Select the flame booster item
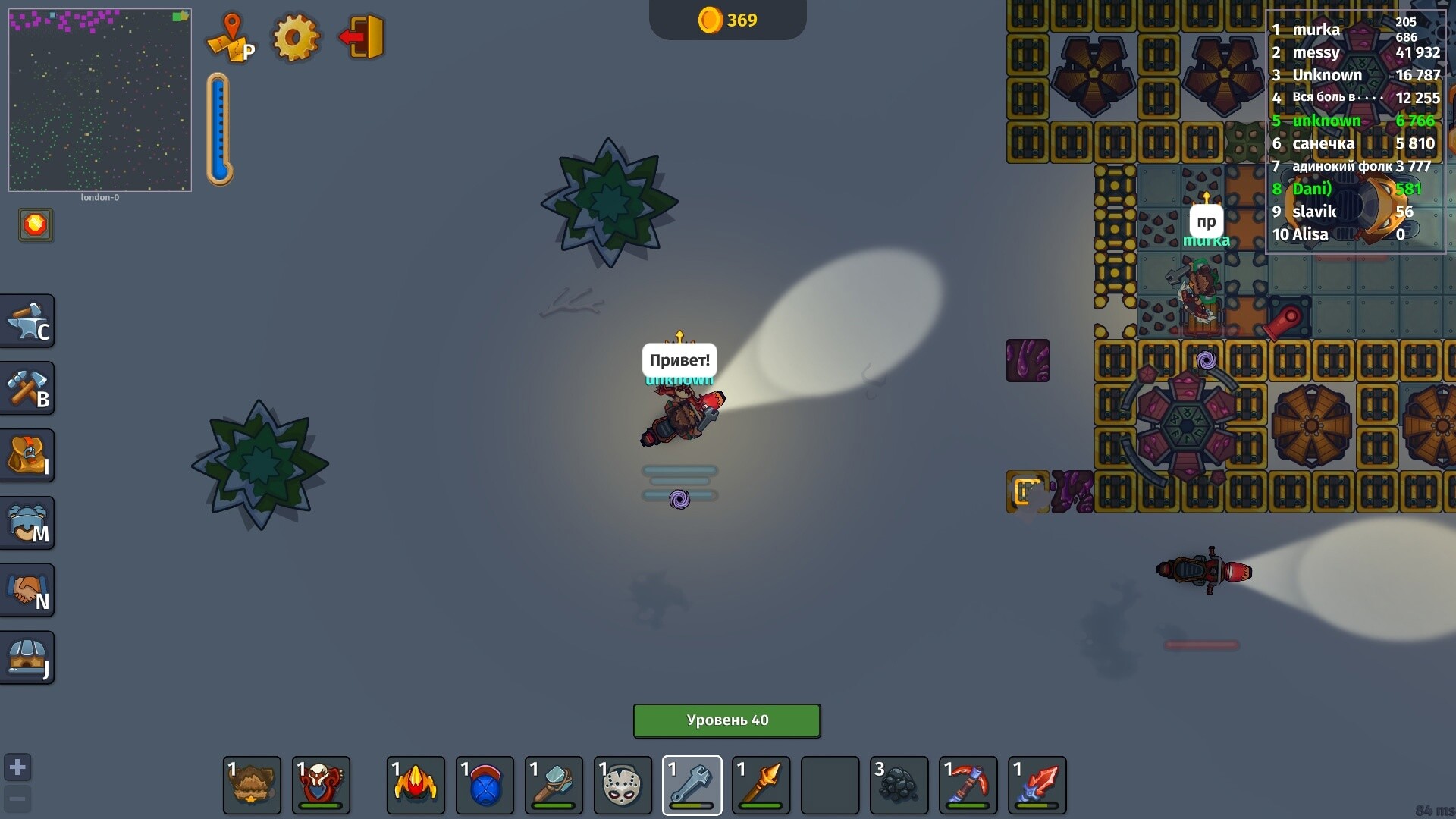 click(x=416, y=785)
